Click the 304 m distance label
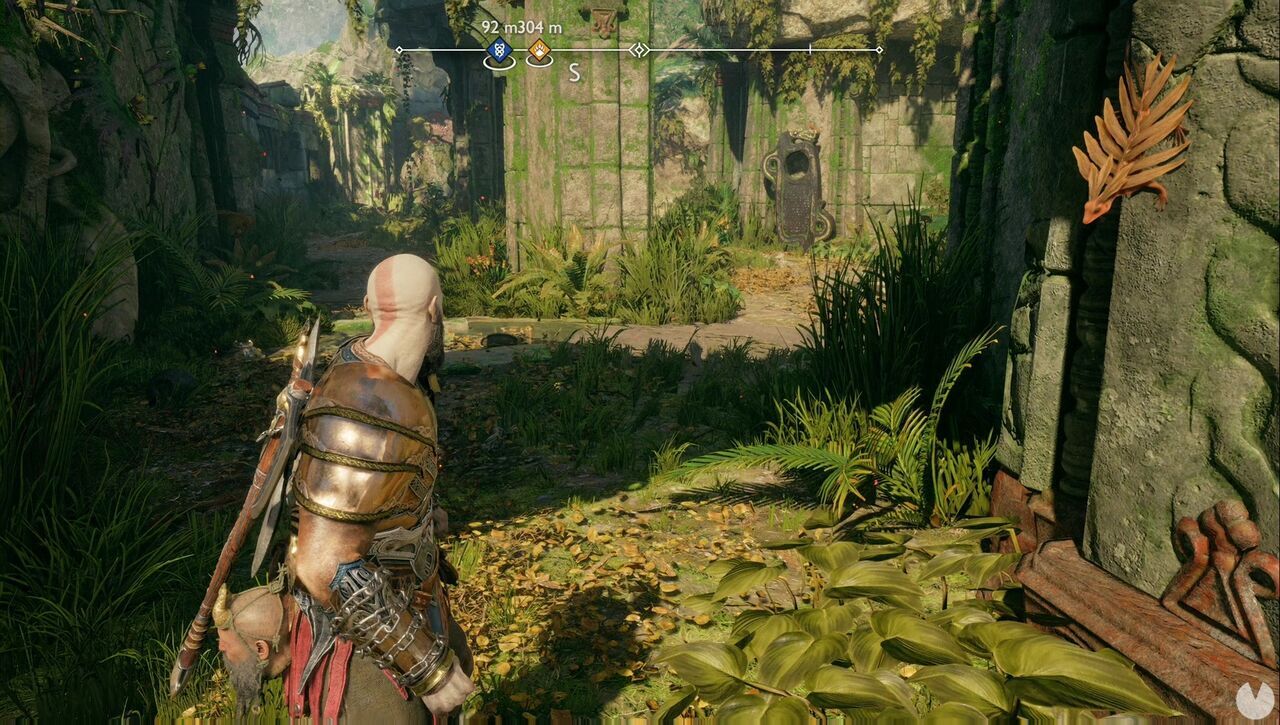Screen dimensions: 1280x725 coord(542,28)
